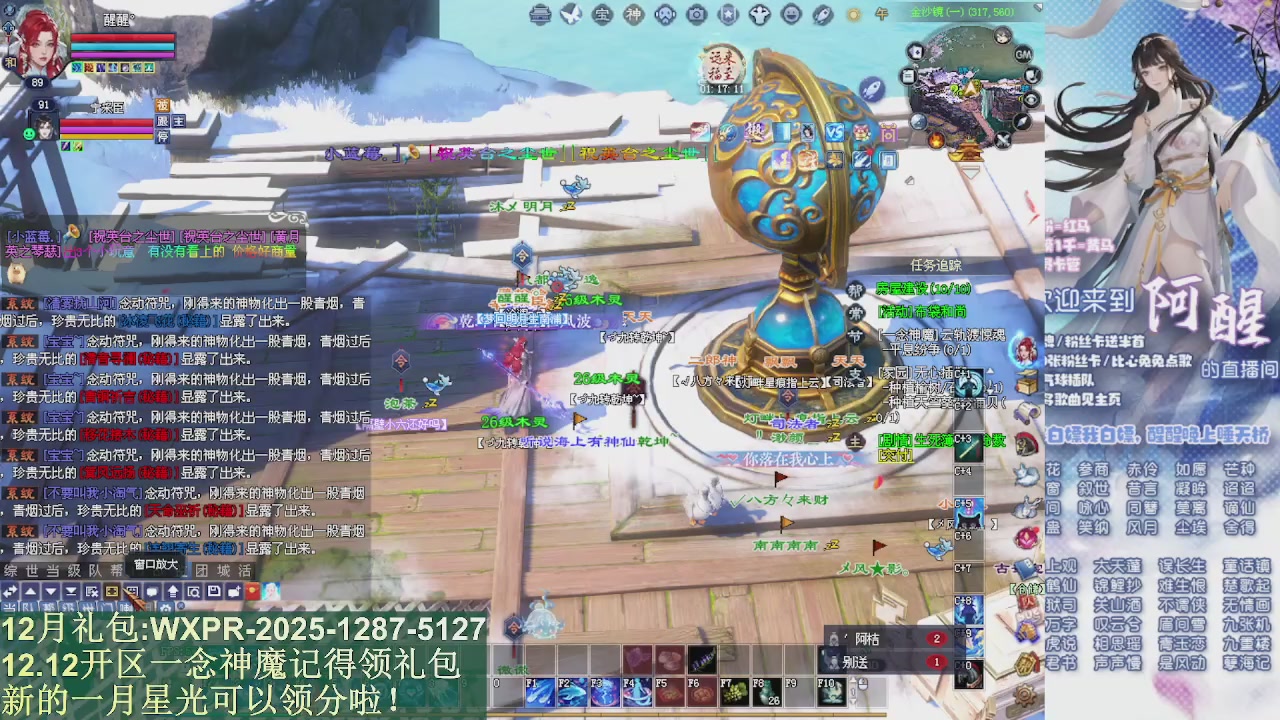Toggle the 停 (stop) button near target frame
The height and width of the screenshot is (720, 1280).
[162, 137]
